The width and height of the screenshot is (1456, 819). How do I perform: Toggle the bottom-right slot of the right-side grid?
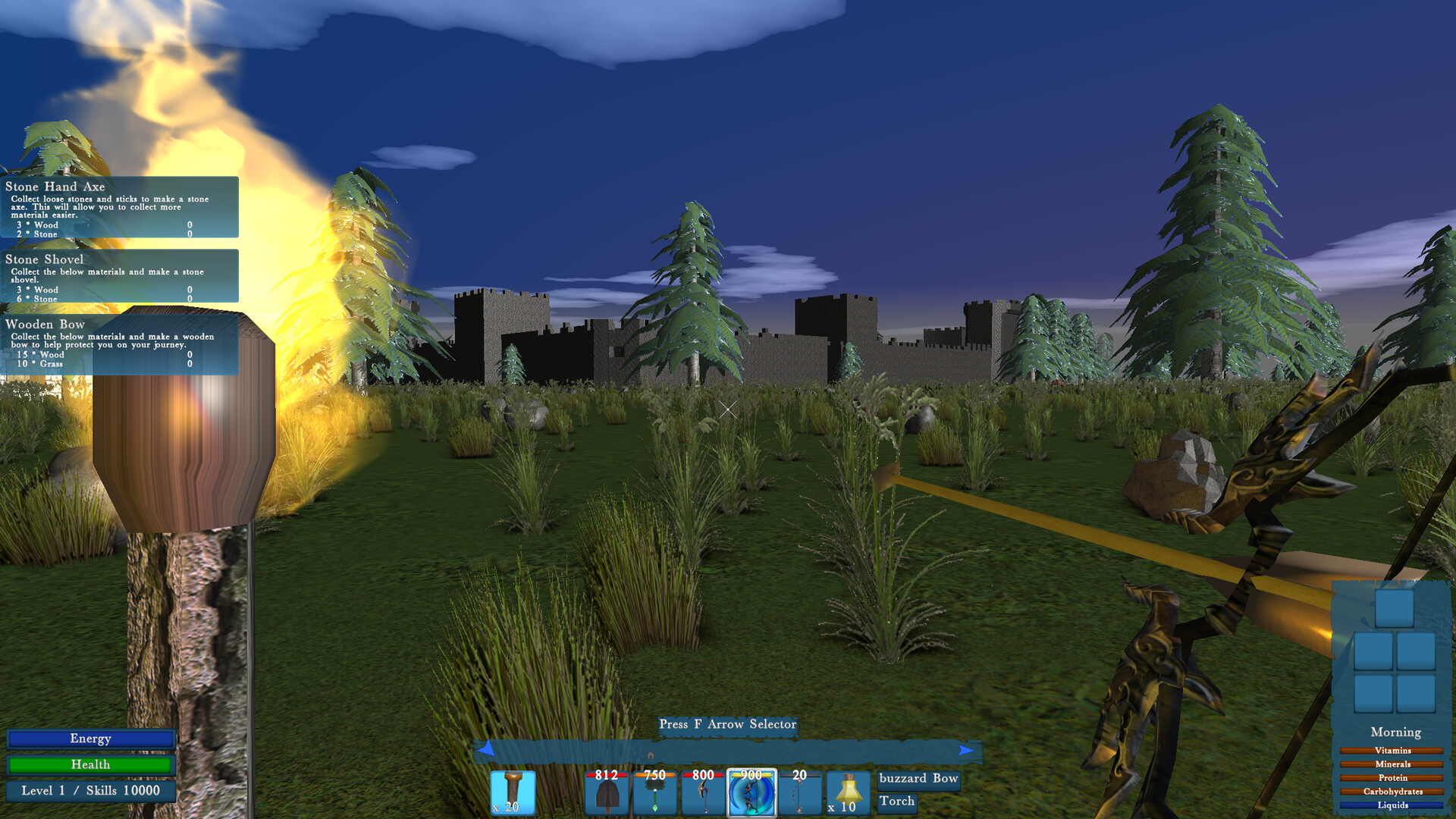tap(1416, 694)
